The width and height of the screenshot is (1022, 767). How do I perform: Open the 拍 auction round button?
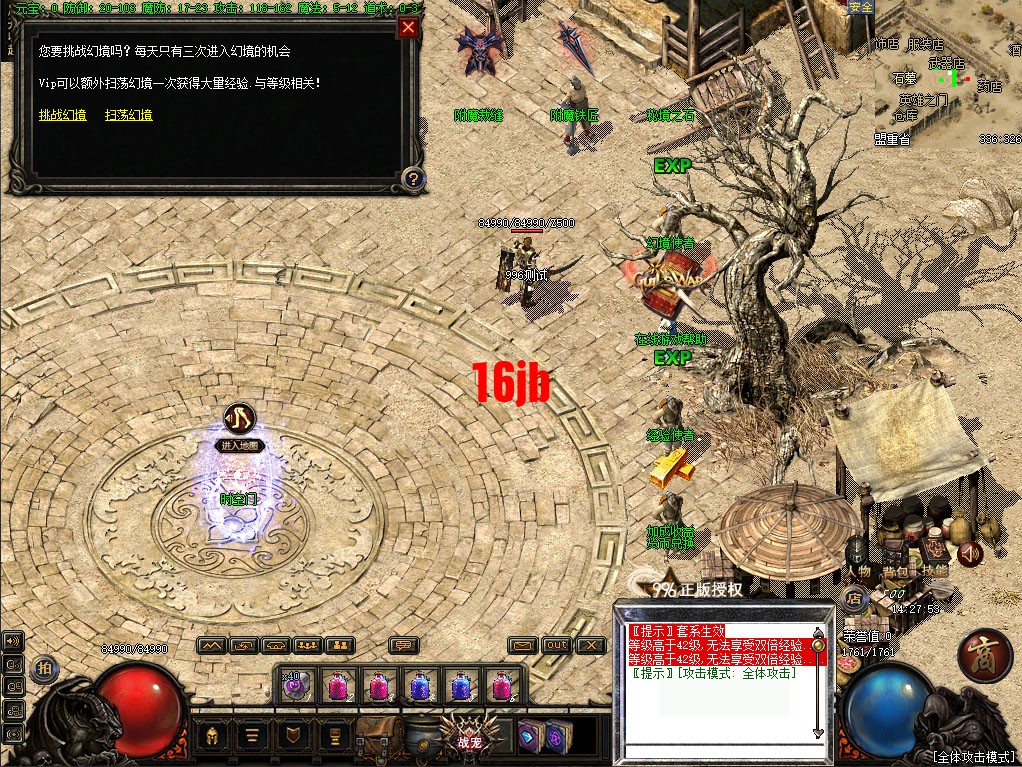(43, 669)
